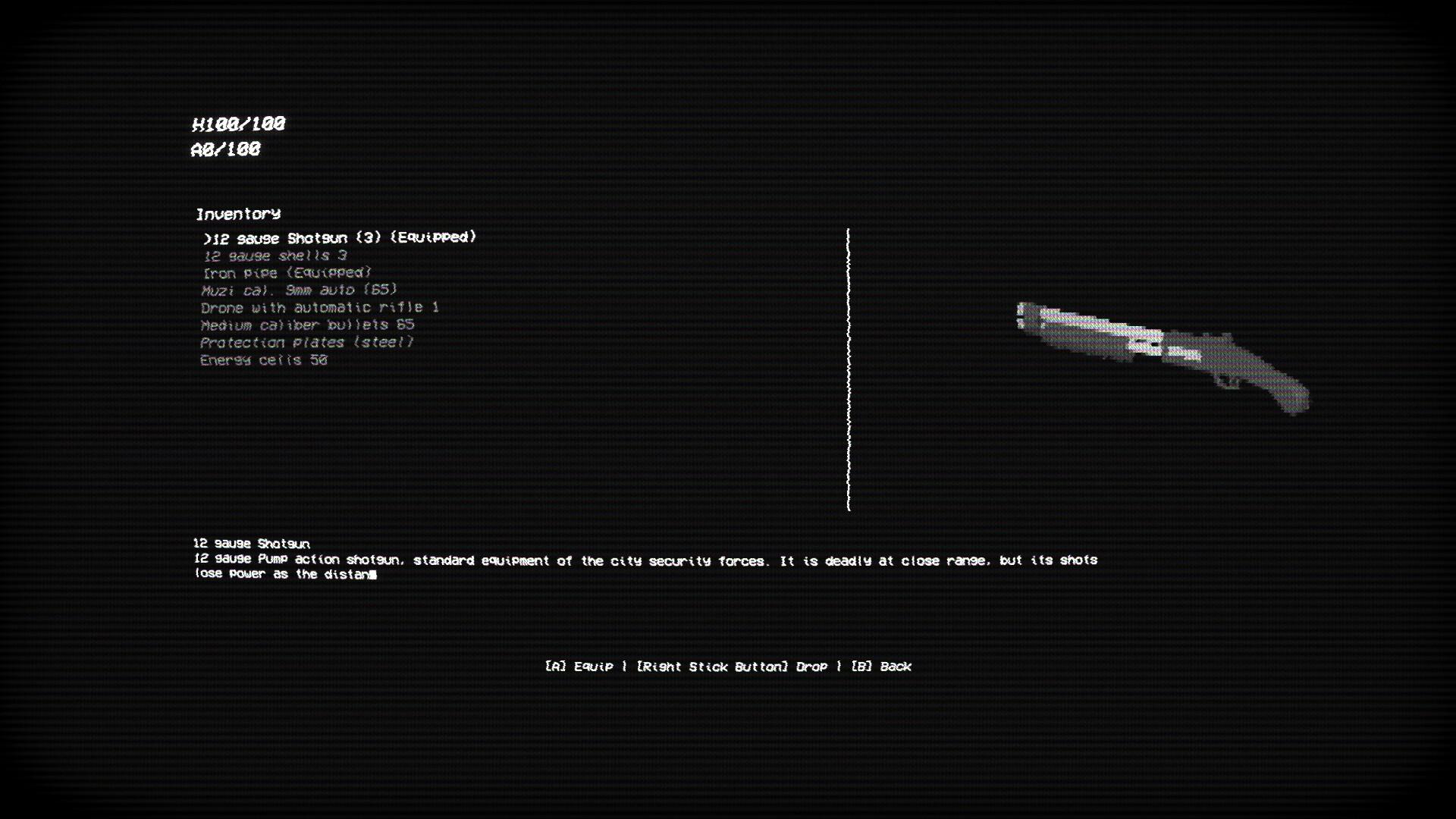Select Energy cells 50
Screen dimensions: 1456x819
pyautogui.click(x=263, y=360)
